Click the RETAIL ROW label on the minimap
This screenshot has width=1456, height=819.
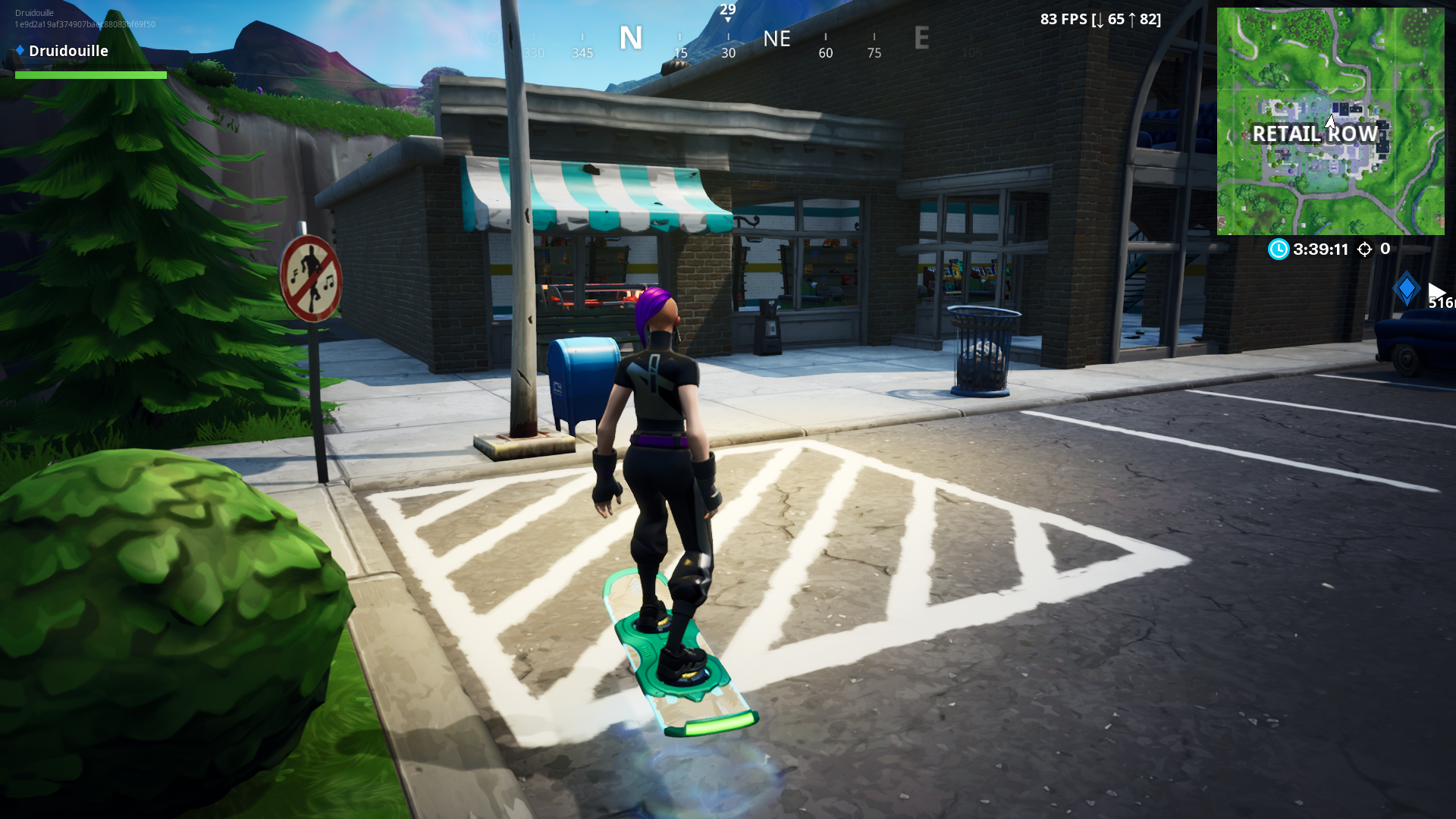tap(1316, 134)
